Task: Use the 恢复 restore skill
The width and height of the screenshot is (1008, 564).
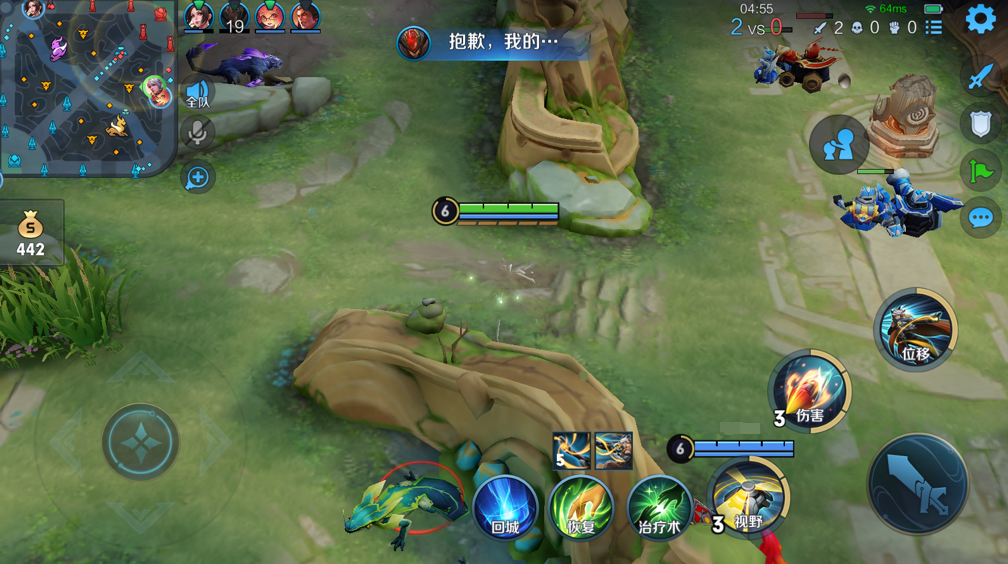Action: coord(581,507)
